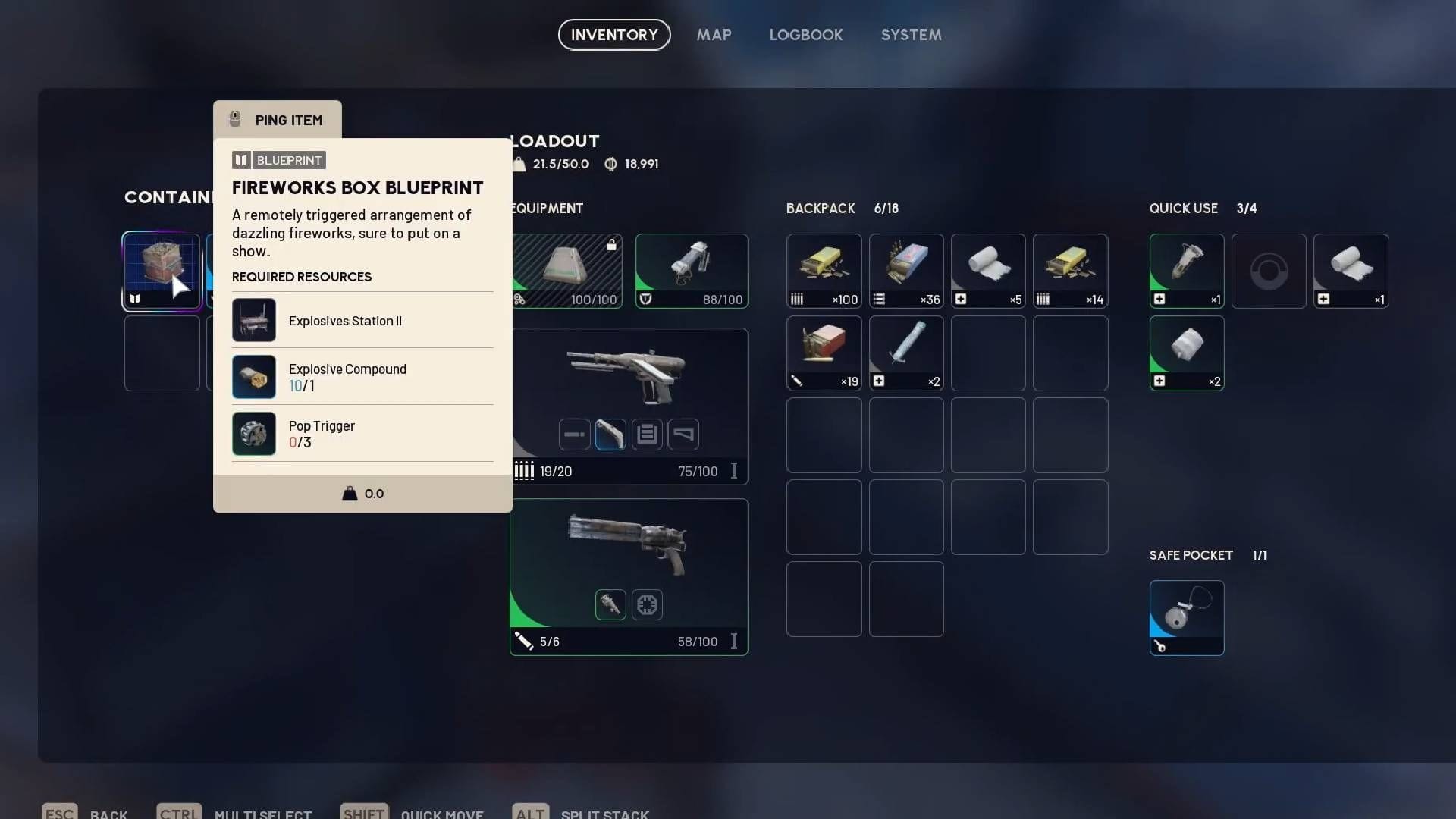Select the scope mod slot on the revolver
This screenshot has height=819, width=1456.
(x=610, y=604)
